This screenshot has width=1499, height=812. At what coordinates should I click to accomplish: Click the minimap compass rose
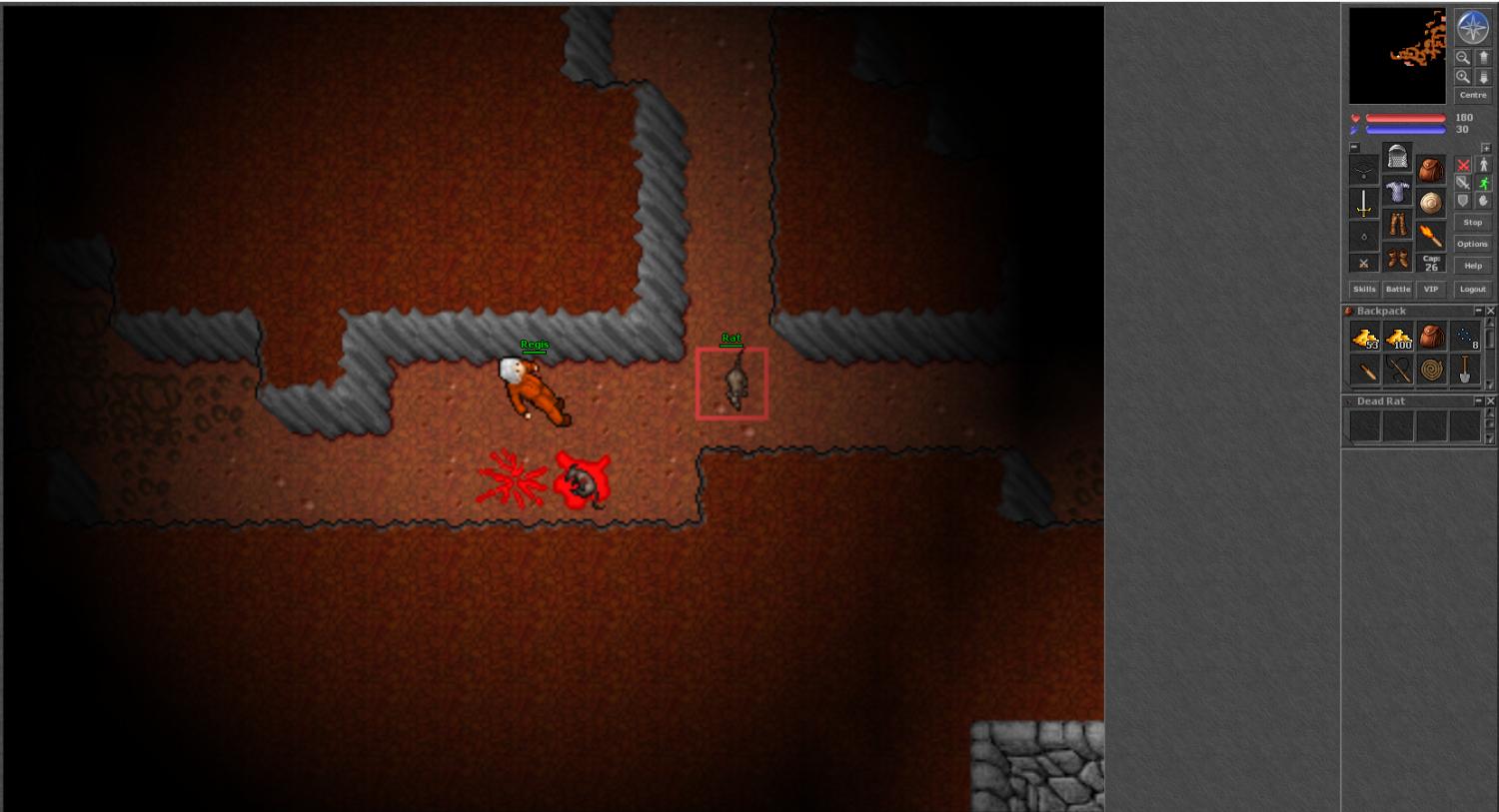click(1473, 27)
